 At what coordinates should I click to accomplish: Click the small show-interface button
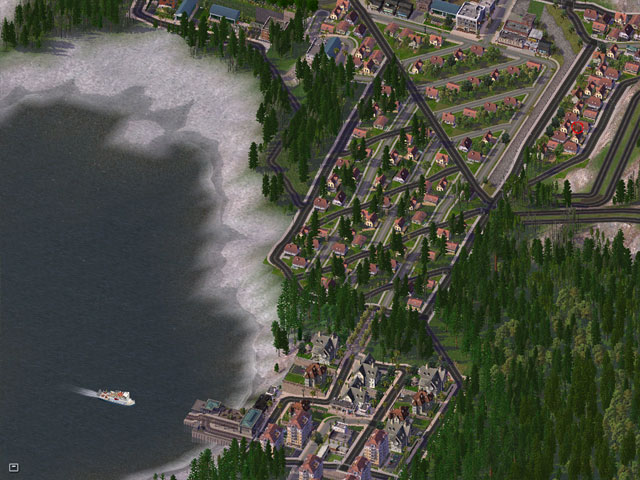pyautogui.click(x=14, y=466)
